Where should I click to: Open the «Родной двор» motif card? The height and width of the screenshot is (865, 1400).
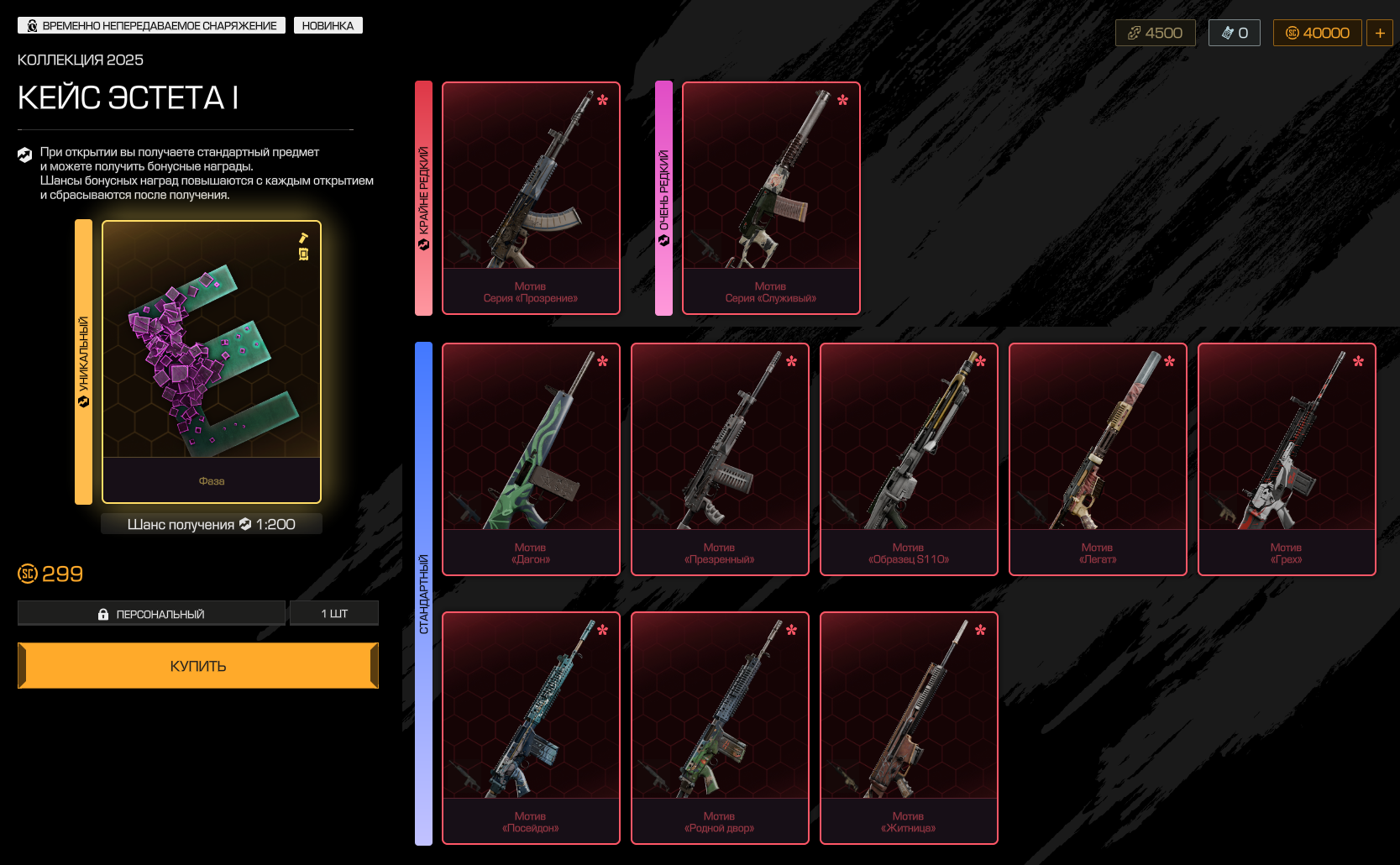click(720, 728)
